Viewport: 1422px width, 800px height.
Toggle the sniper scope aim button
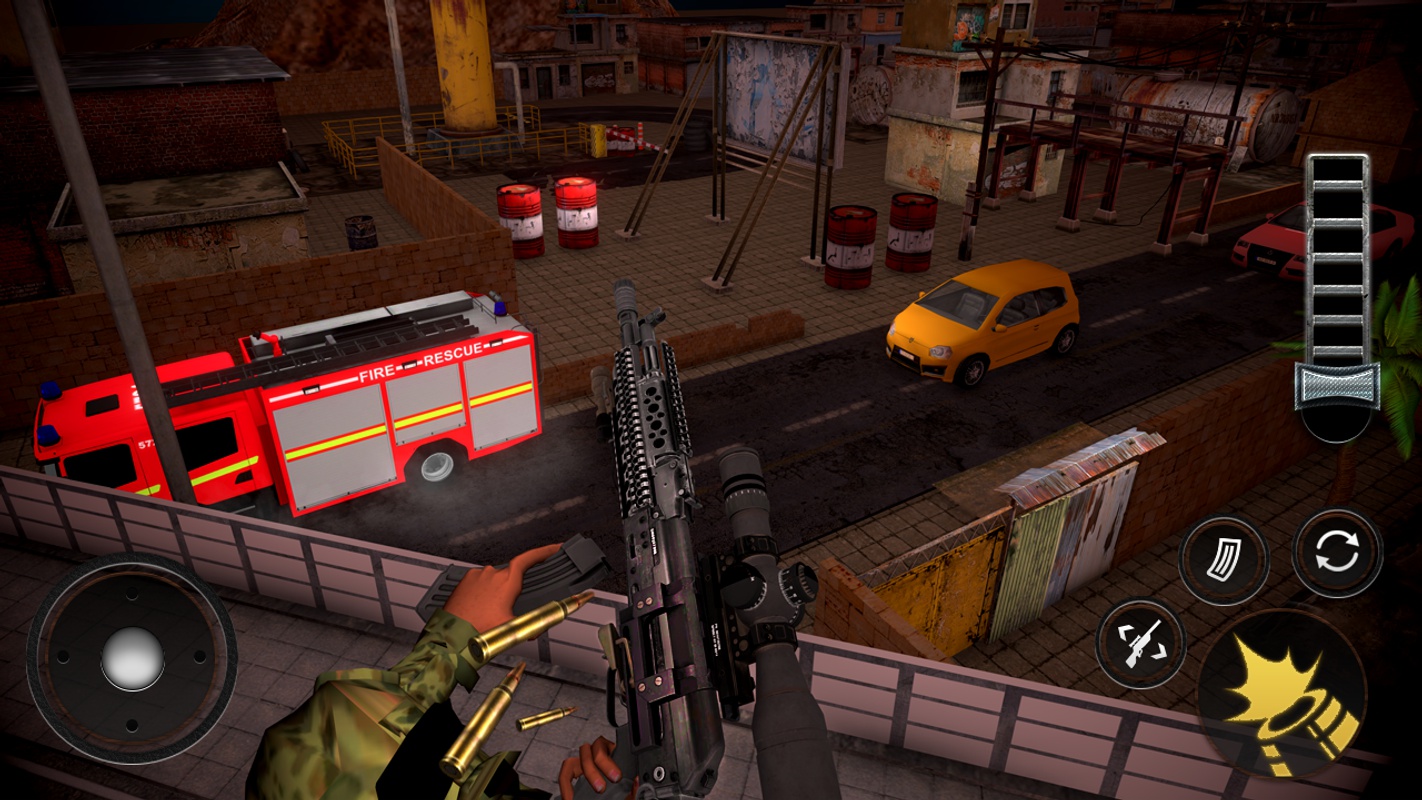1141,643
